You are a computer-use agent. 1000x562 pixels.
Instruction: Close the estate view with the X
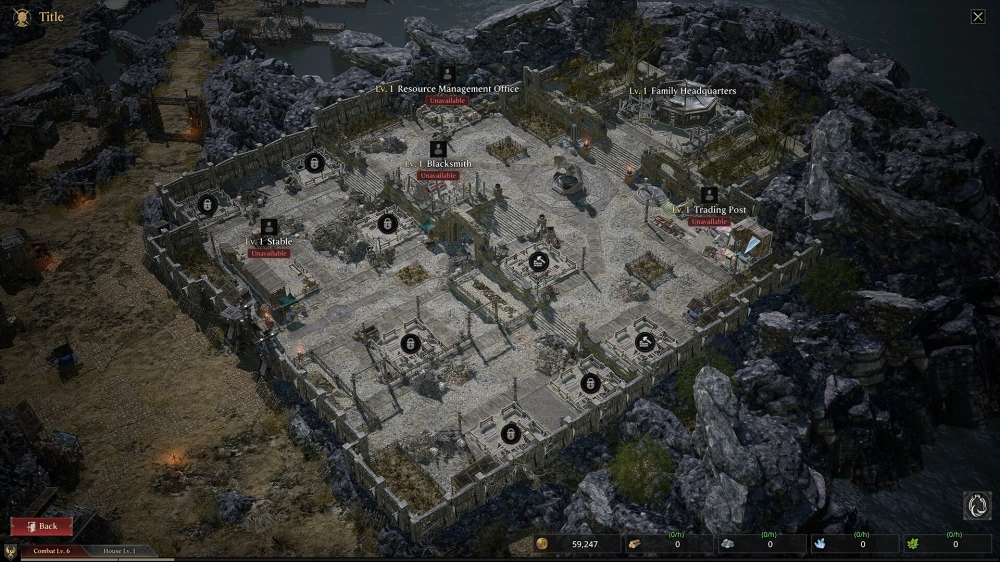coord(978,16)
